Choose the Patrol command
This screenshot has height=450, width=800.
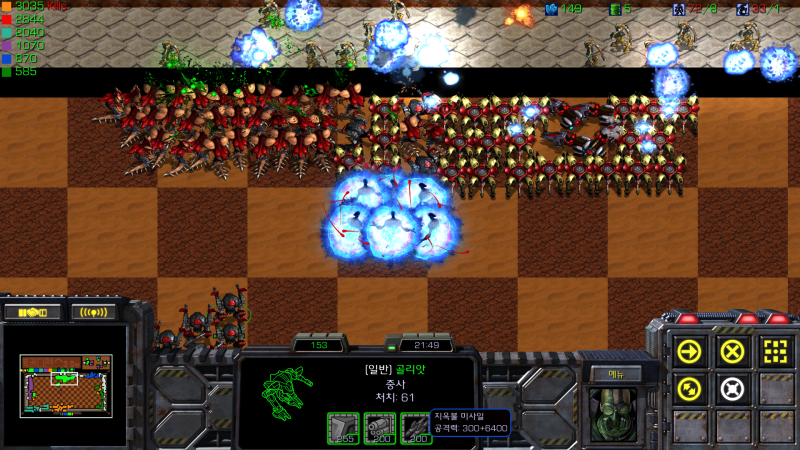(690, 388)
